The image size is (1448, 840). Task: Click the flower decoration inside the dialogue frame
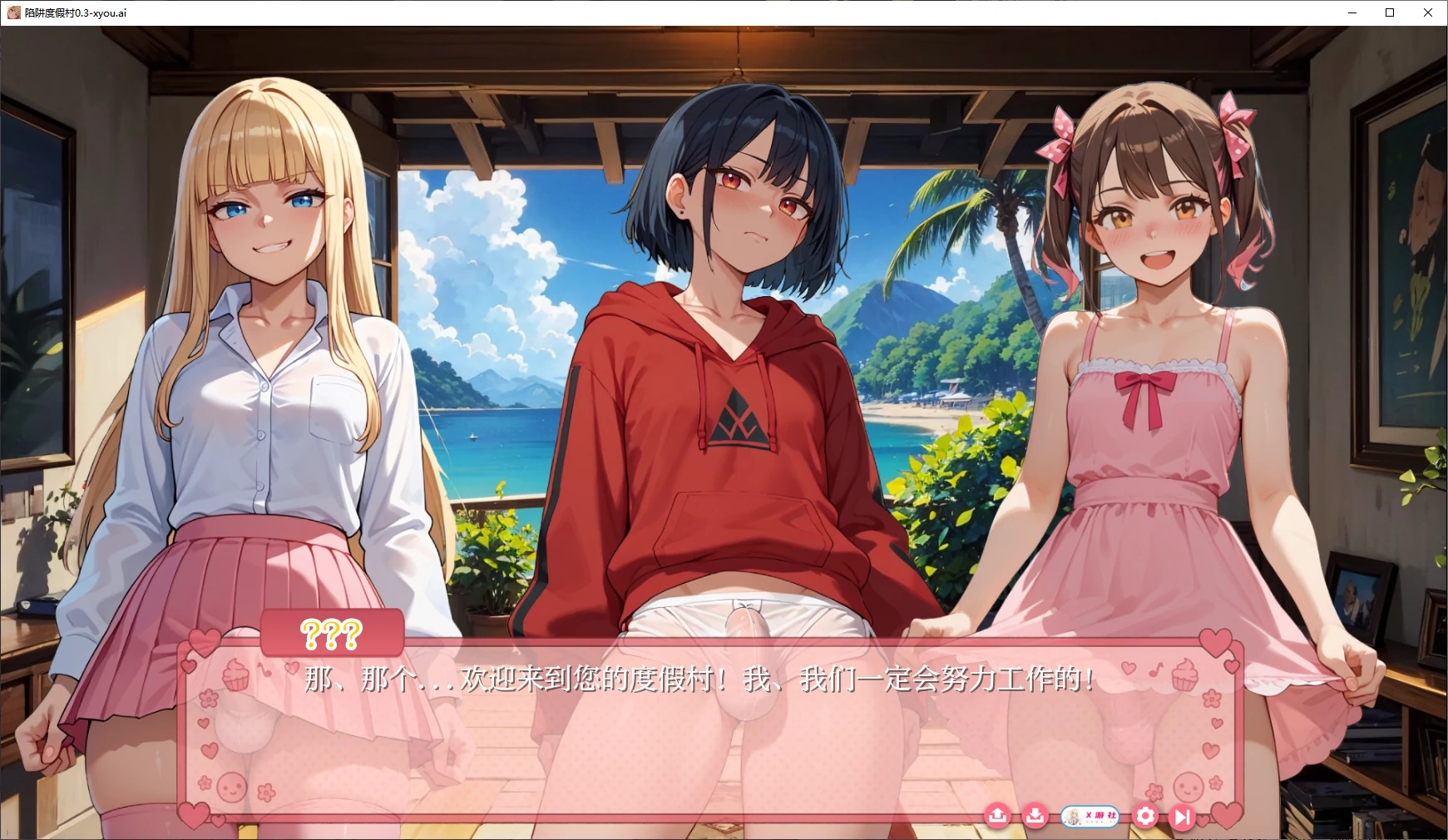click(209, 699)
